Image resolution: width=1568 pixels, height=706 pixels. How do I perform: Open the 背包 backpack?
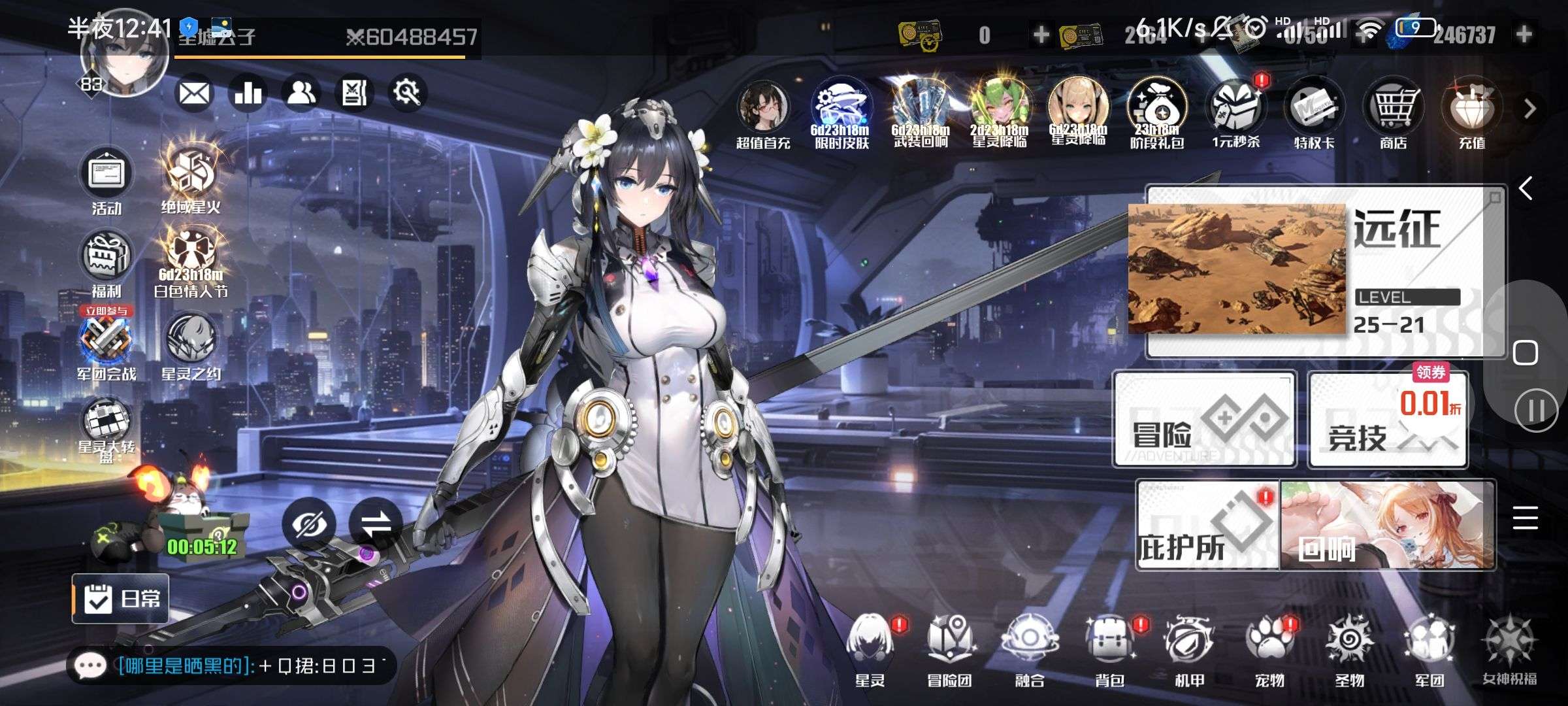click(1109, 647)
